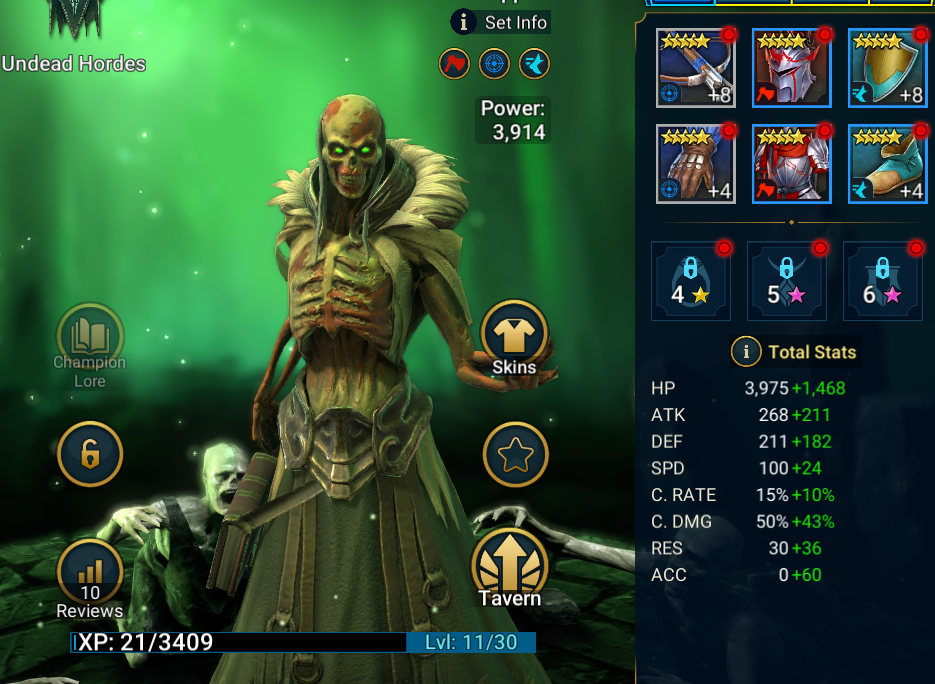Click the locked 5-star accessory slot
Screen dimensions: 935x684
(x=787, y=281)
